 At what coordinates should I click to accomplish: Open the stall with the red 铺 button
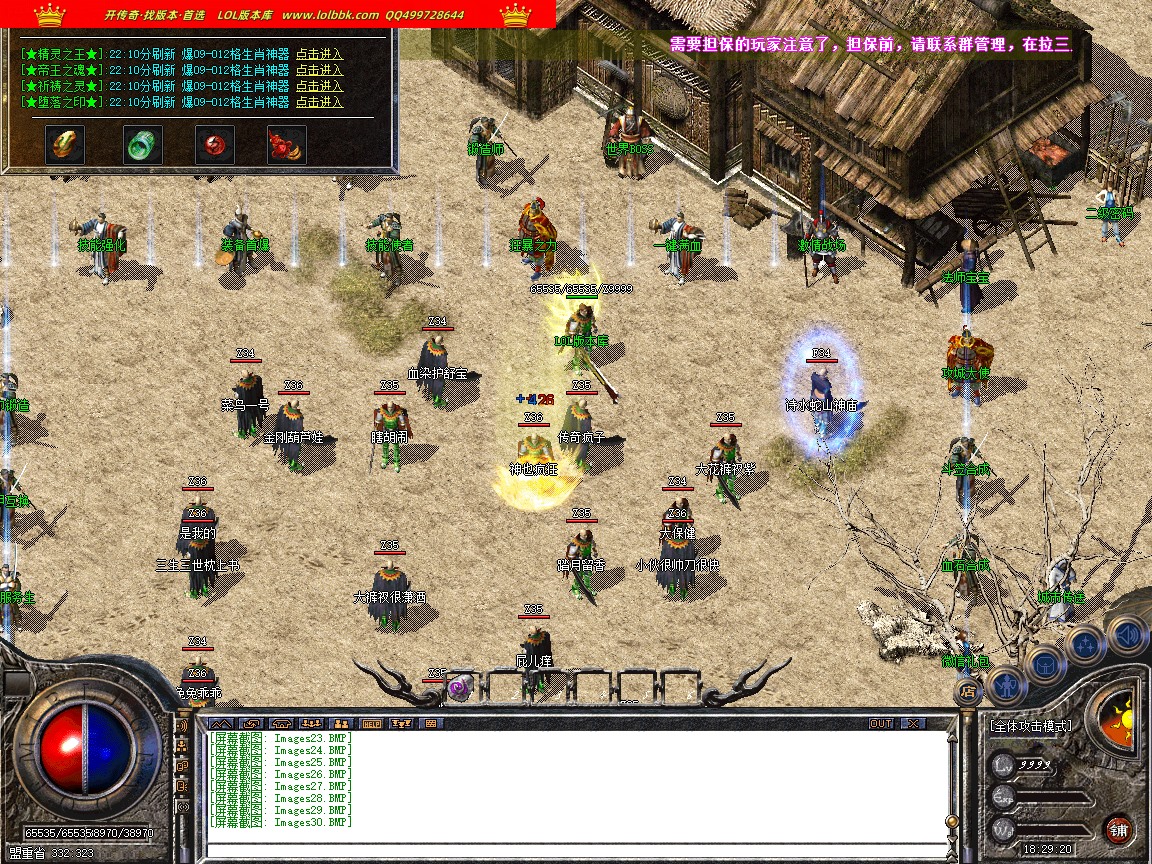1120,829
